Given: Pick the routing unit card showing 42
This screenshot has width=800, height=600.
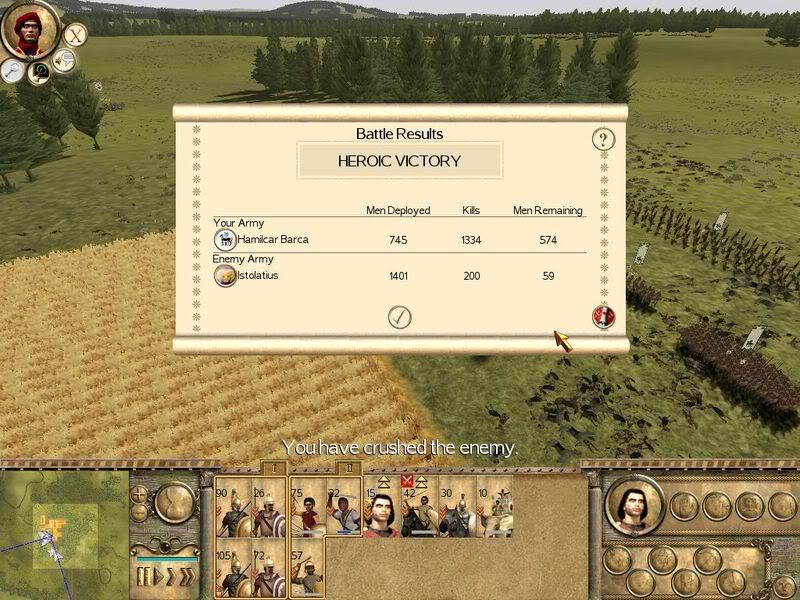Looking at the screenshot, I should point(418,509).
